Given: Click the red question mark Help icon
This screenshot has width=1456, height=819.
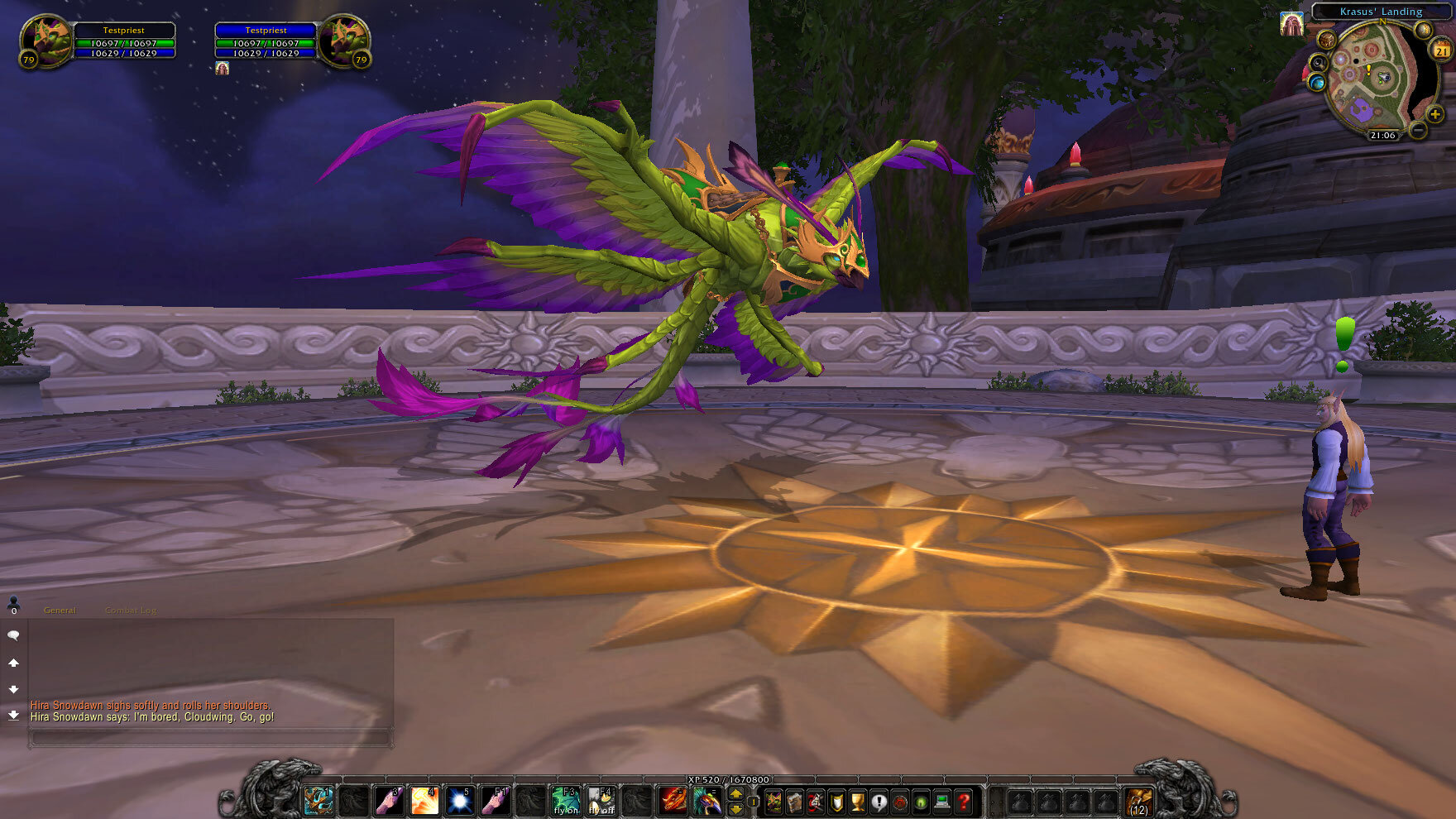Looking at the screenshot, I should 963,800.
